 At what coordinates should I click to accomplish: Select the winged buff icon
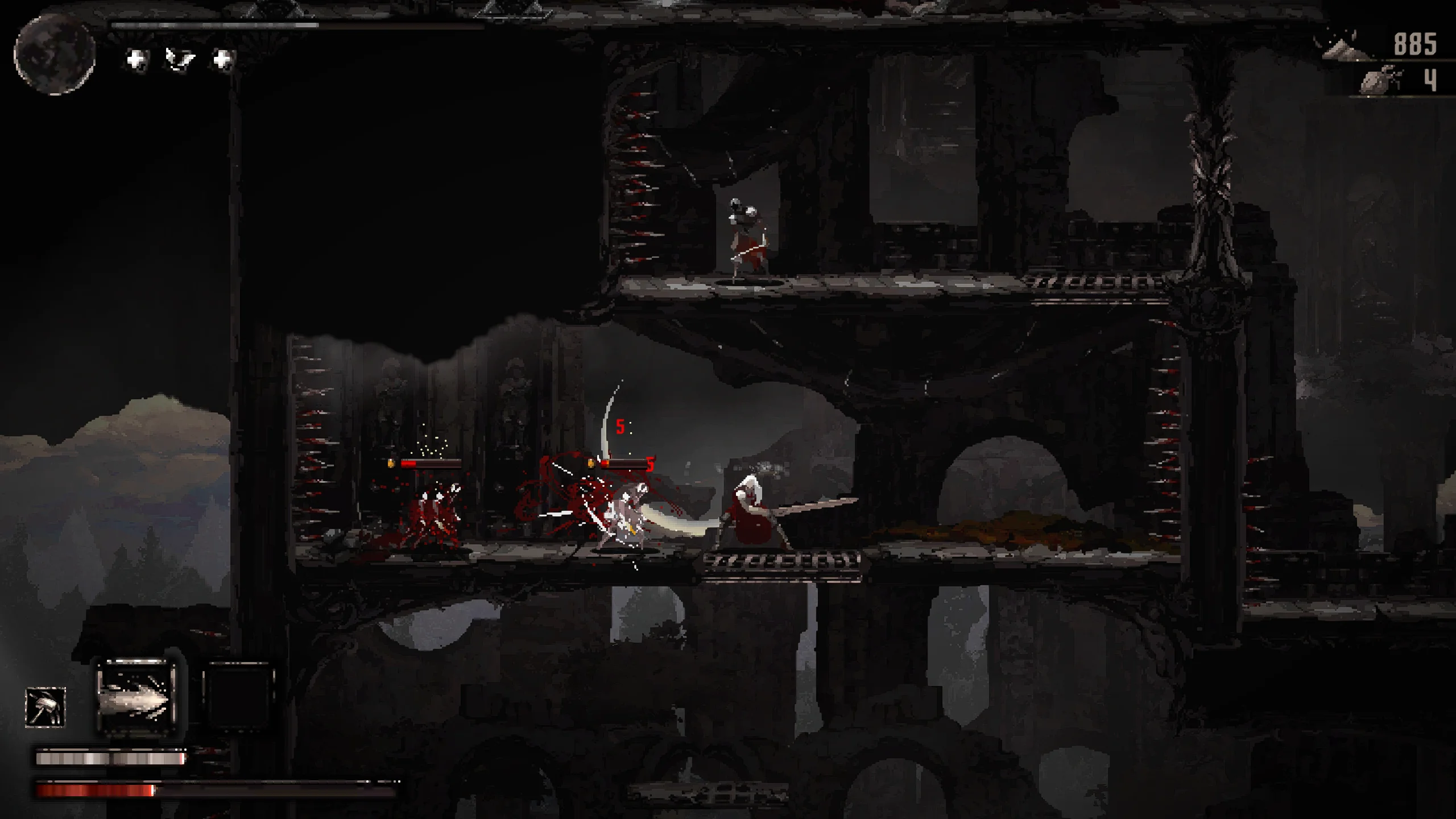(180, 59)
